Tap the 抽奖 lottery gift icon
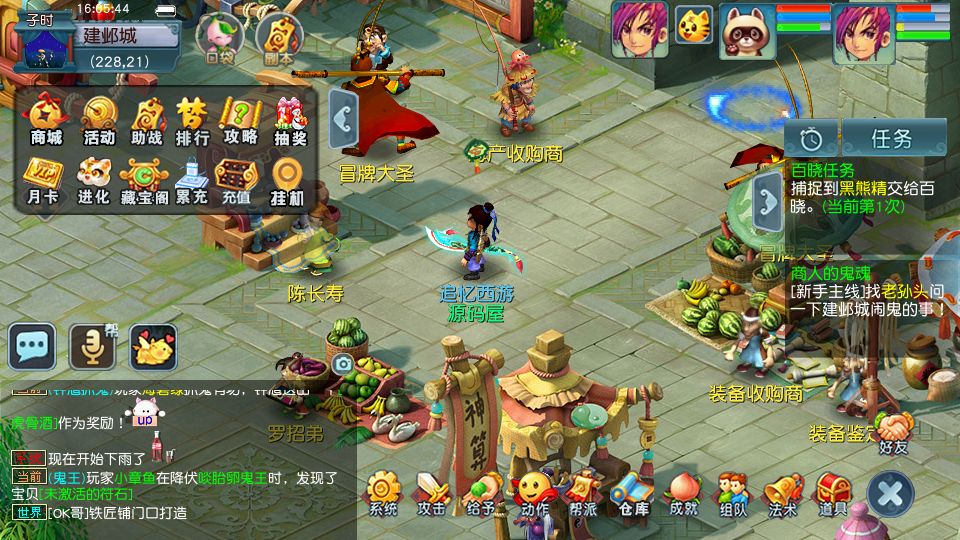 tap(291, 119)
